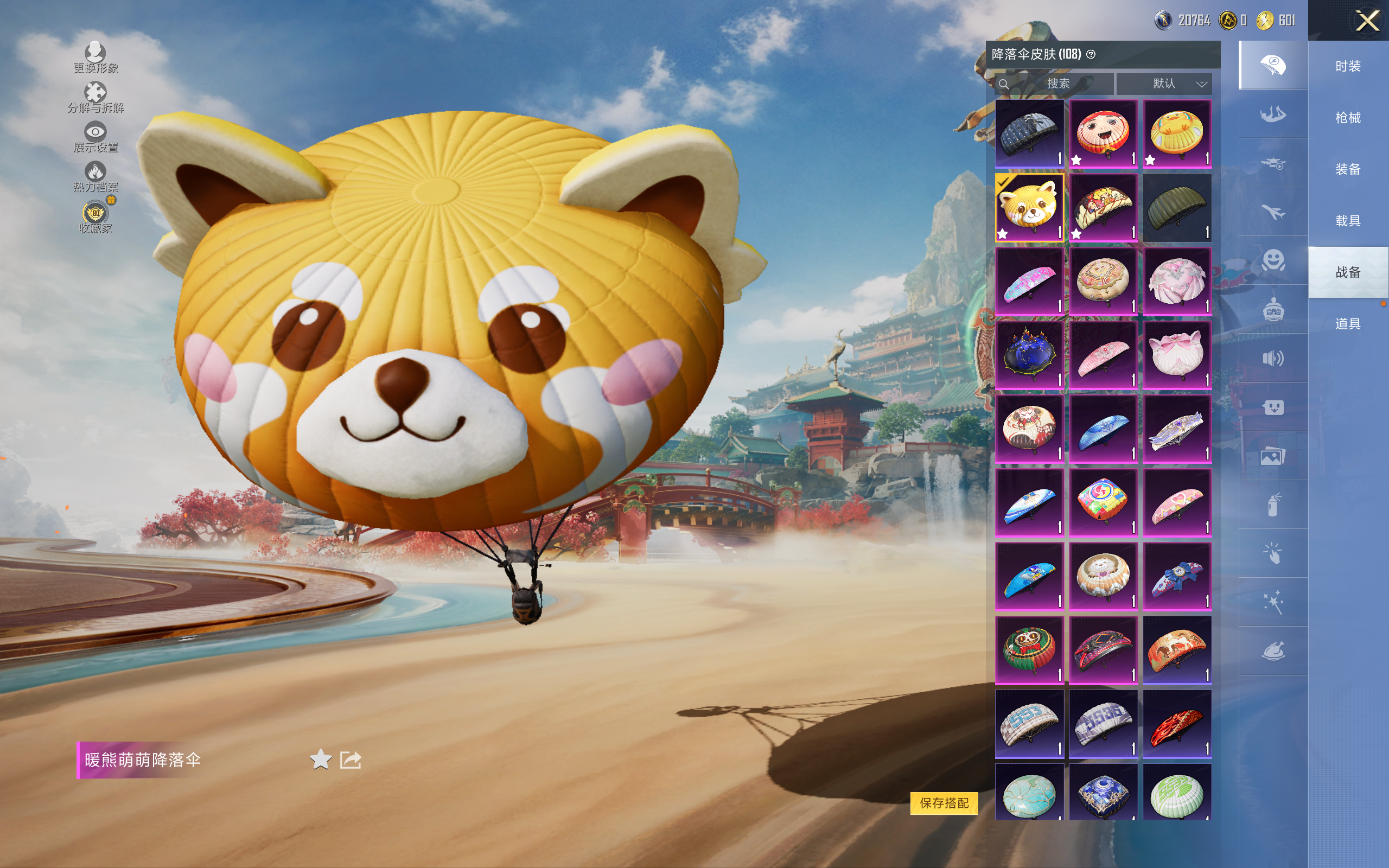Select the yellow duck parachute skin
Viewport: 1389px width, 868px height.
1177,134
